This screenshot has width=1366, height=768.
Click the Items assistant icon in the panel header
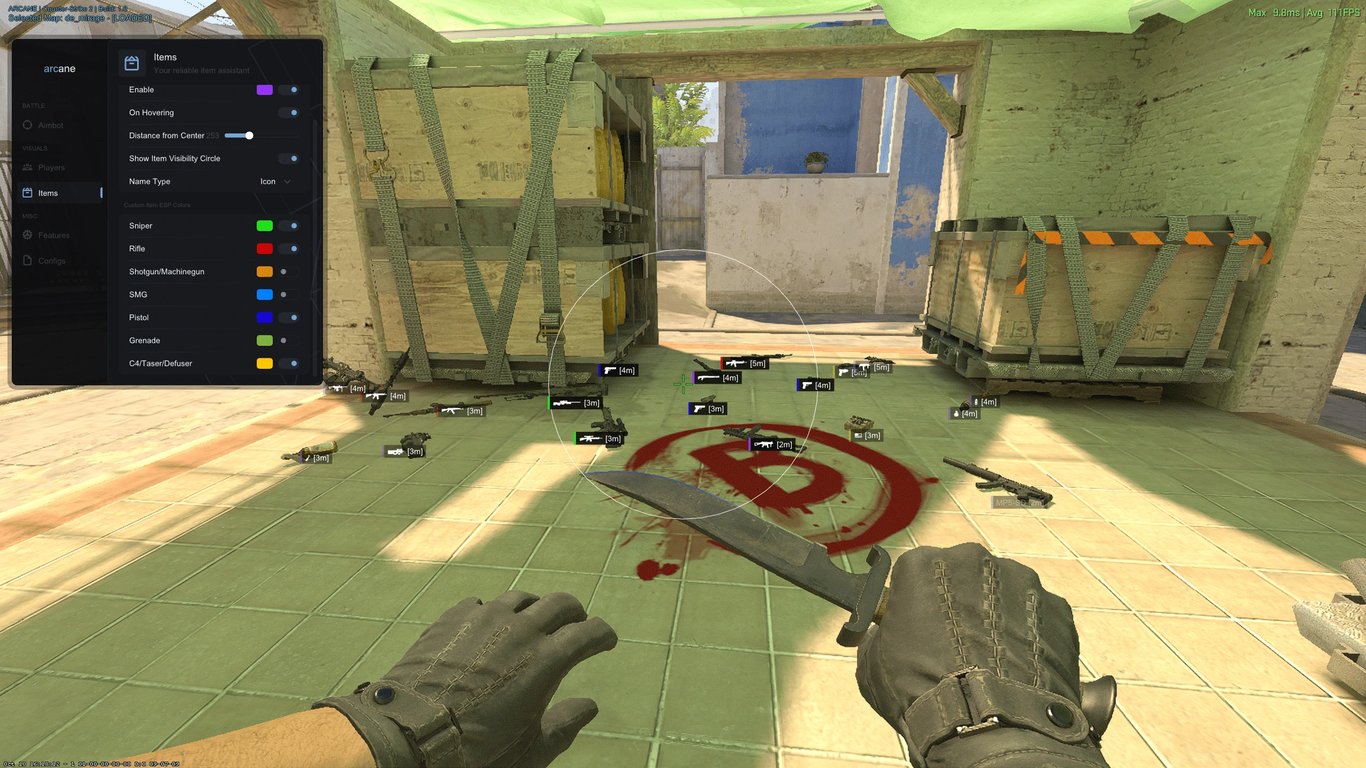(x=131, y=62)
